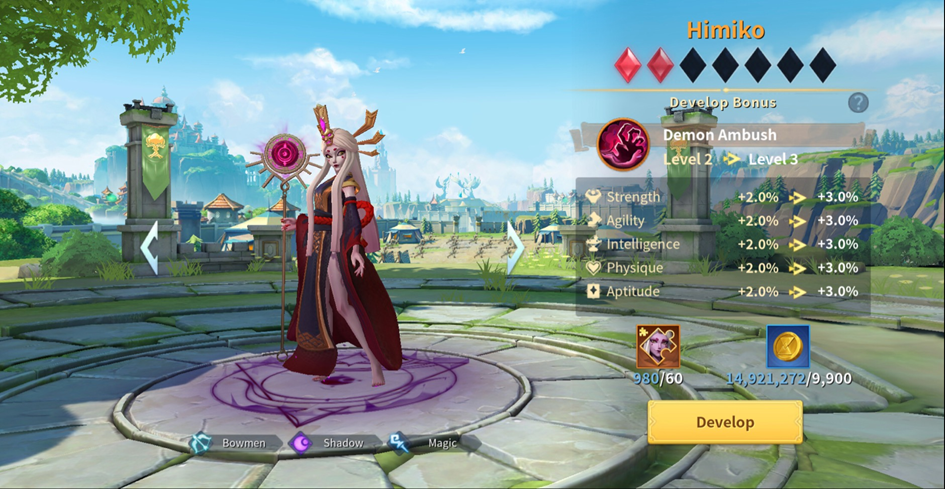The height and width of the screenshot is (489, 945).
Task: Open Develop Bonus help question mark
Action: pos(858,102)
